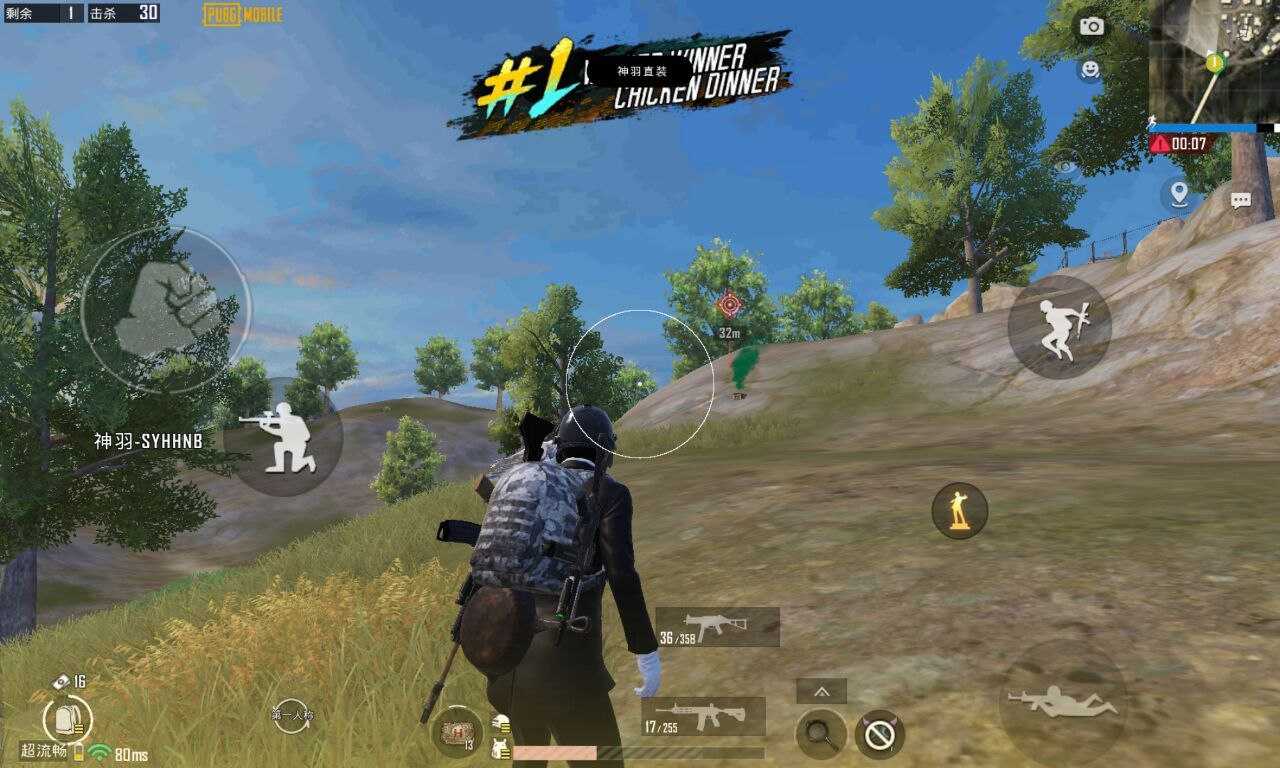Take a screenshot with the camera icon
Viewport: 1280px width, 768px height.
coord(1091,27)
